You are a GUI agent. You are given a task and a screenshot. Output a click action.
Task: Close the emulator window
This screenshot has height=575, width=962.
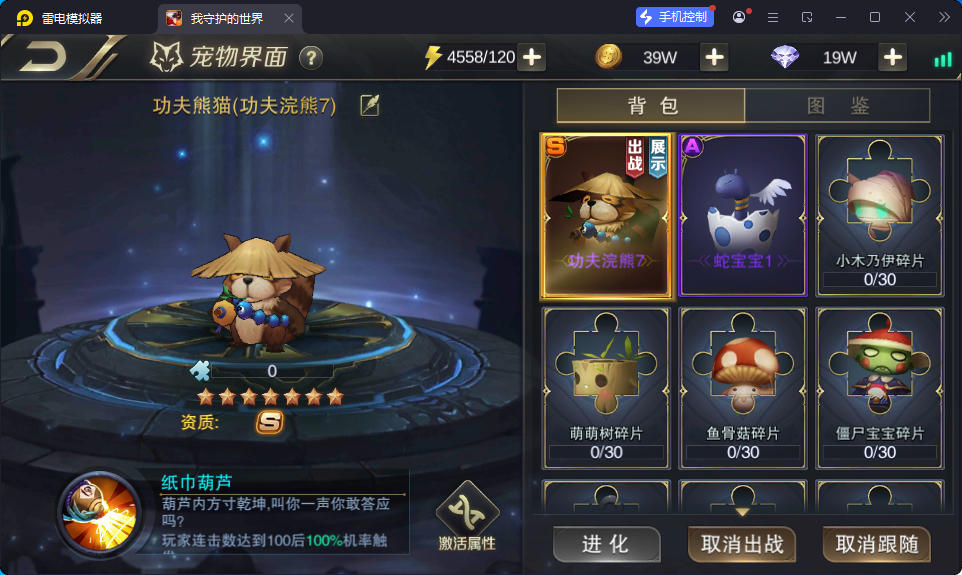[909, 17]
